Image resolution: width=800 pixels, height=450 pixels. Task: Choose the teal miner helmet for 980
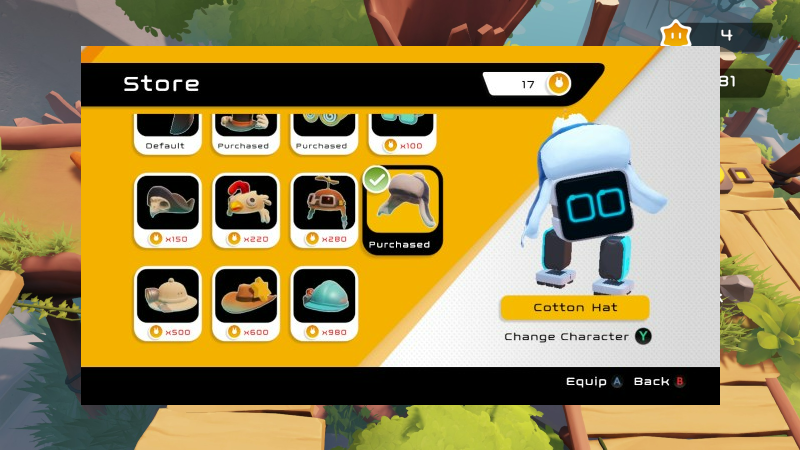(323, 303)
